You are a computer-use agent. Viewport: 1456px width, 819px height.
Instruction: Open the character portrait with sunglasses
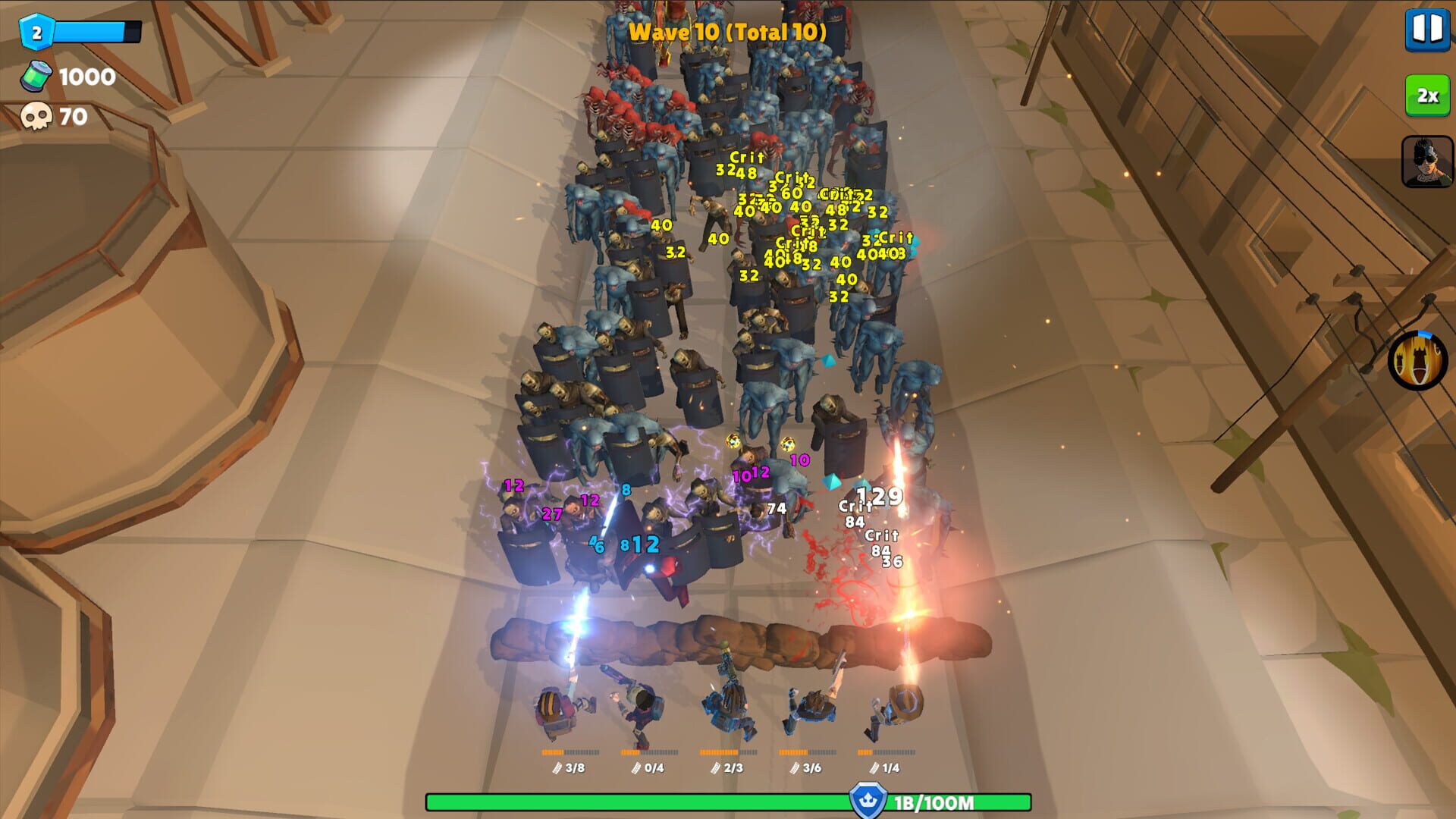click(x=1428, y=160)
